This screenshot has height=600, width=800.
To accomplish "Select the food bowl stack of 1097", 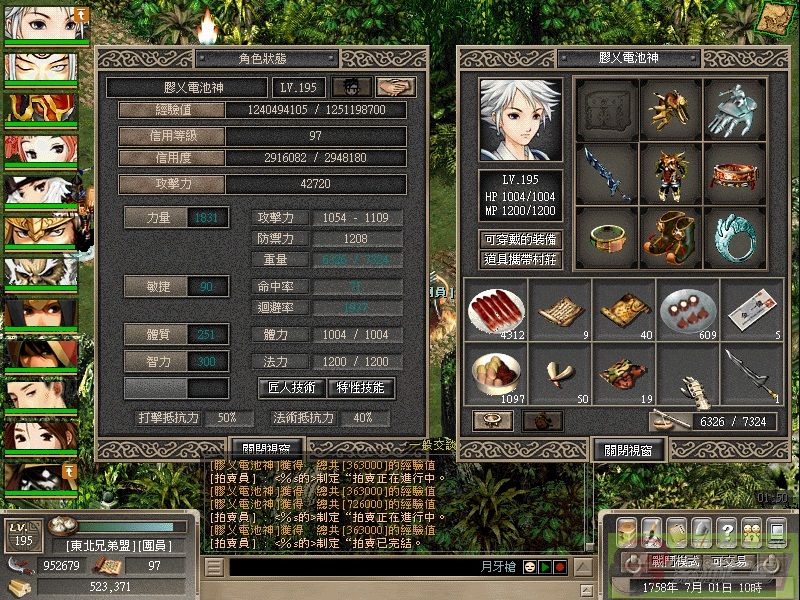I will tap(496, 374).
